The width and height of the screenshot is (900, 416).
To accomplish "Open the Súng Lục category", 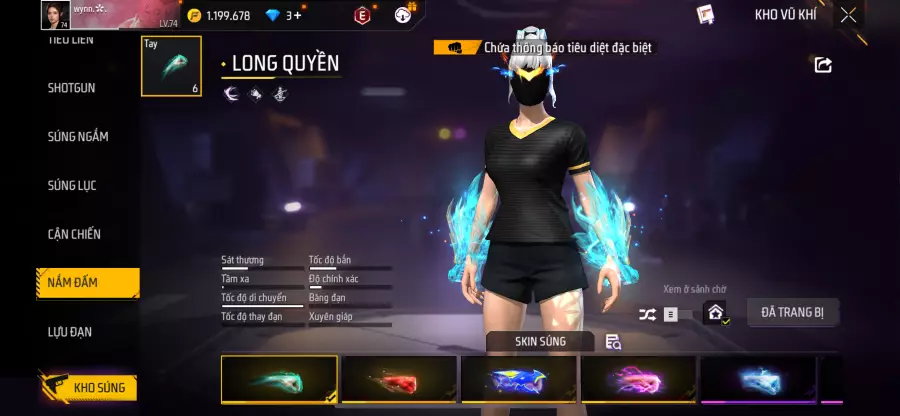I will click(72, 186).
